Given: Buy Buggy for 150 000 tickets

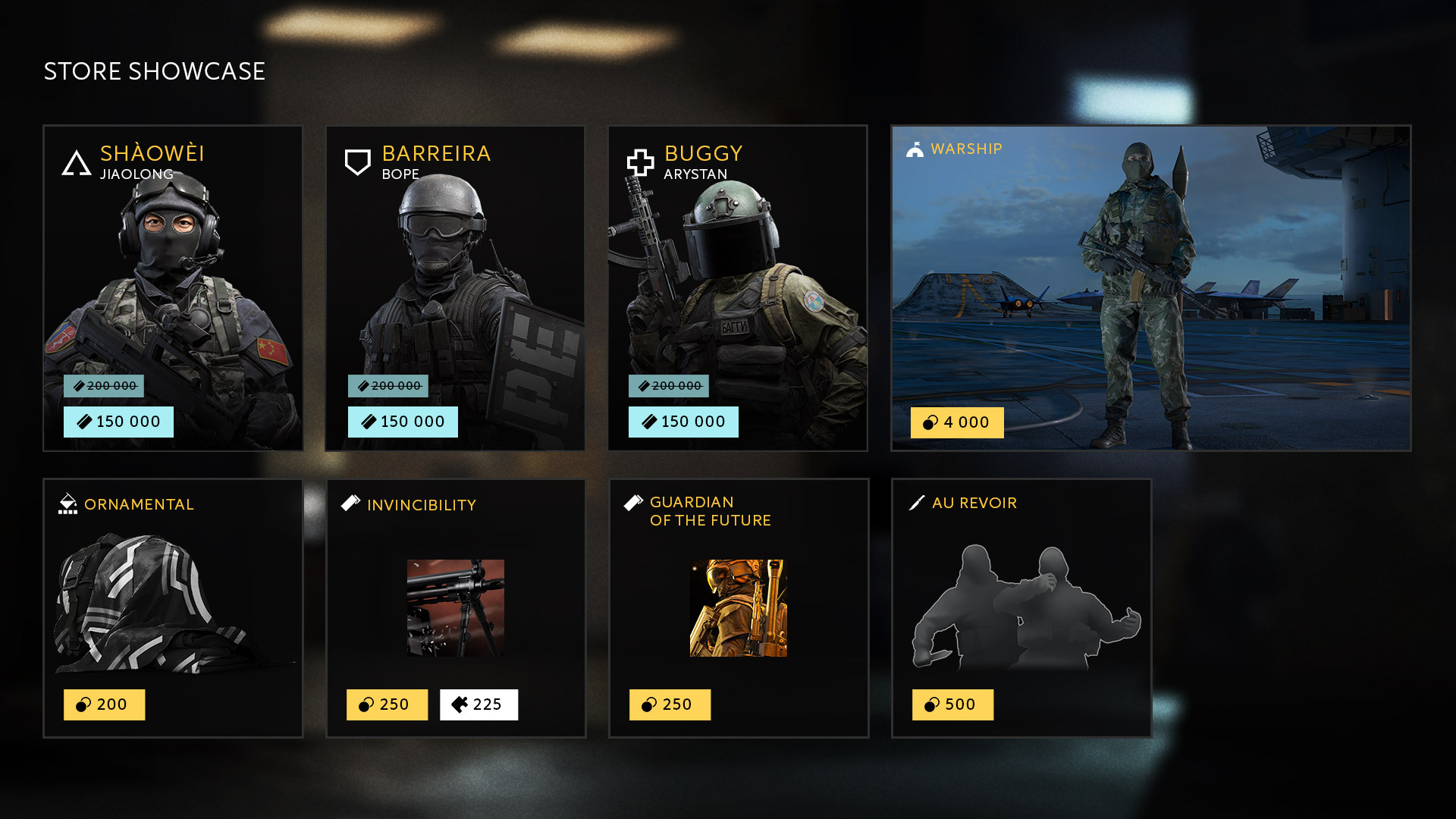Looking at the screenshot, I should 683,422.
